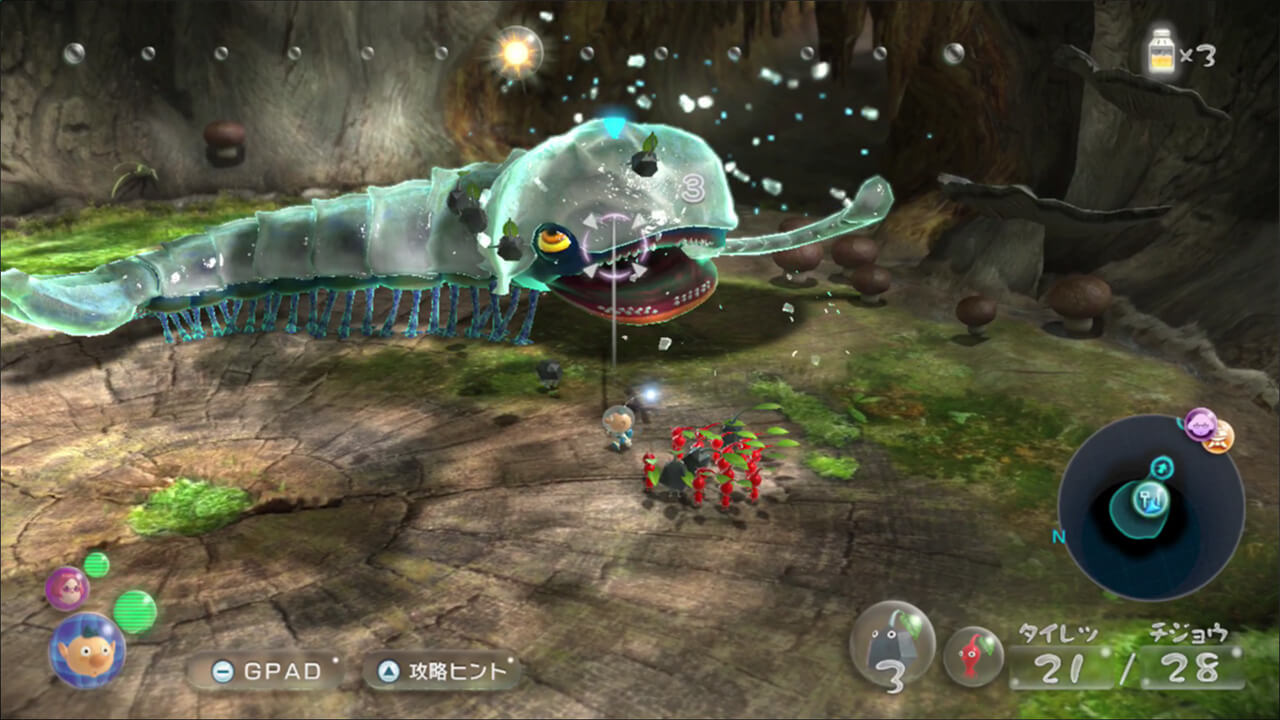Choose the Red Pikmin type icon
The height and width of the screenshot is (720, 1280).
tap(973, 656)
